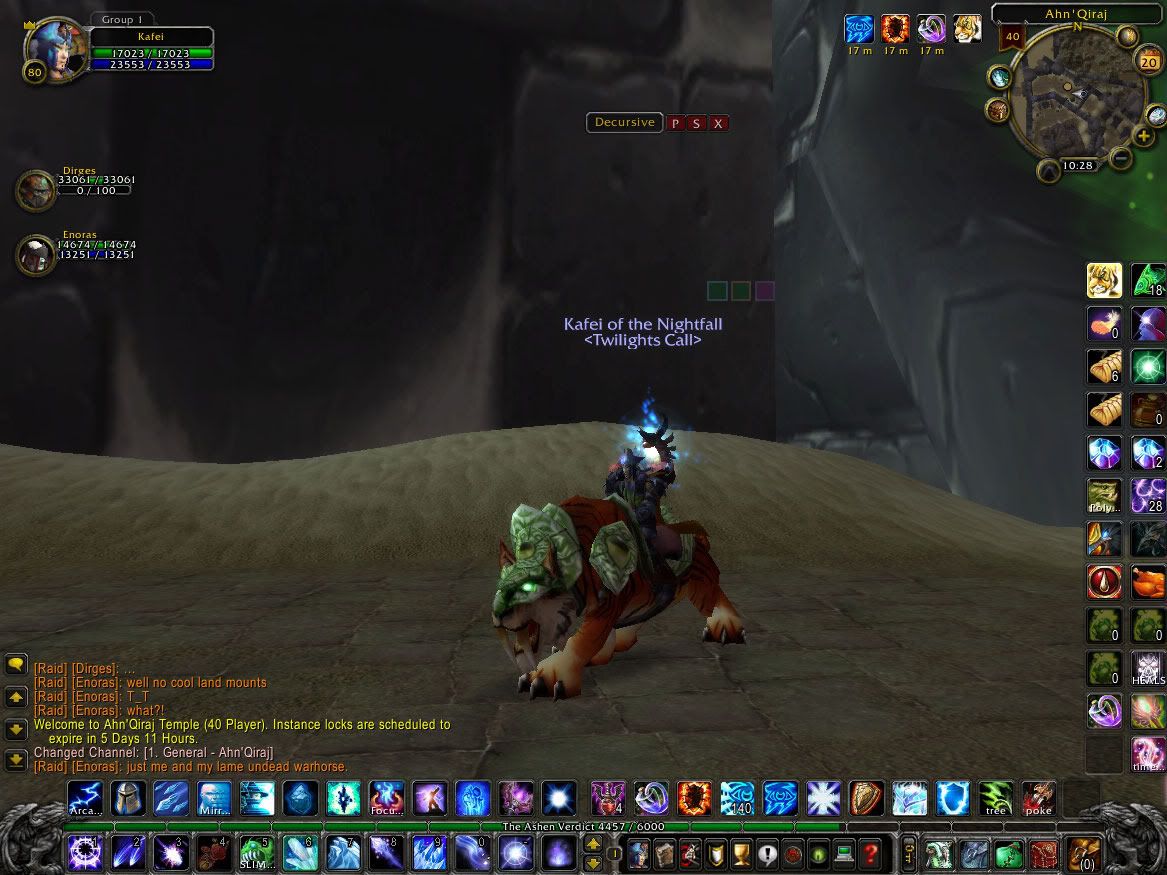The height and width of the screenshot is (875, 1167).
Task: Click the Decursive bar label
Action: (x=624, y=123)
